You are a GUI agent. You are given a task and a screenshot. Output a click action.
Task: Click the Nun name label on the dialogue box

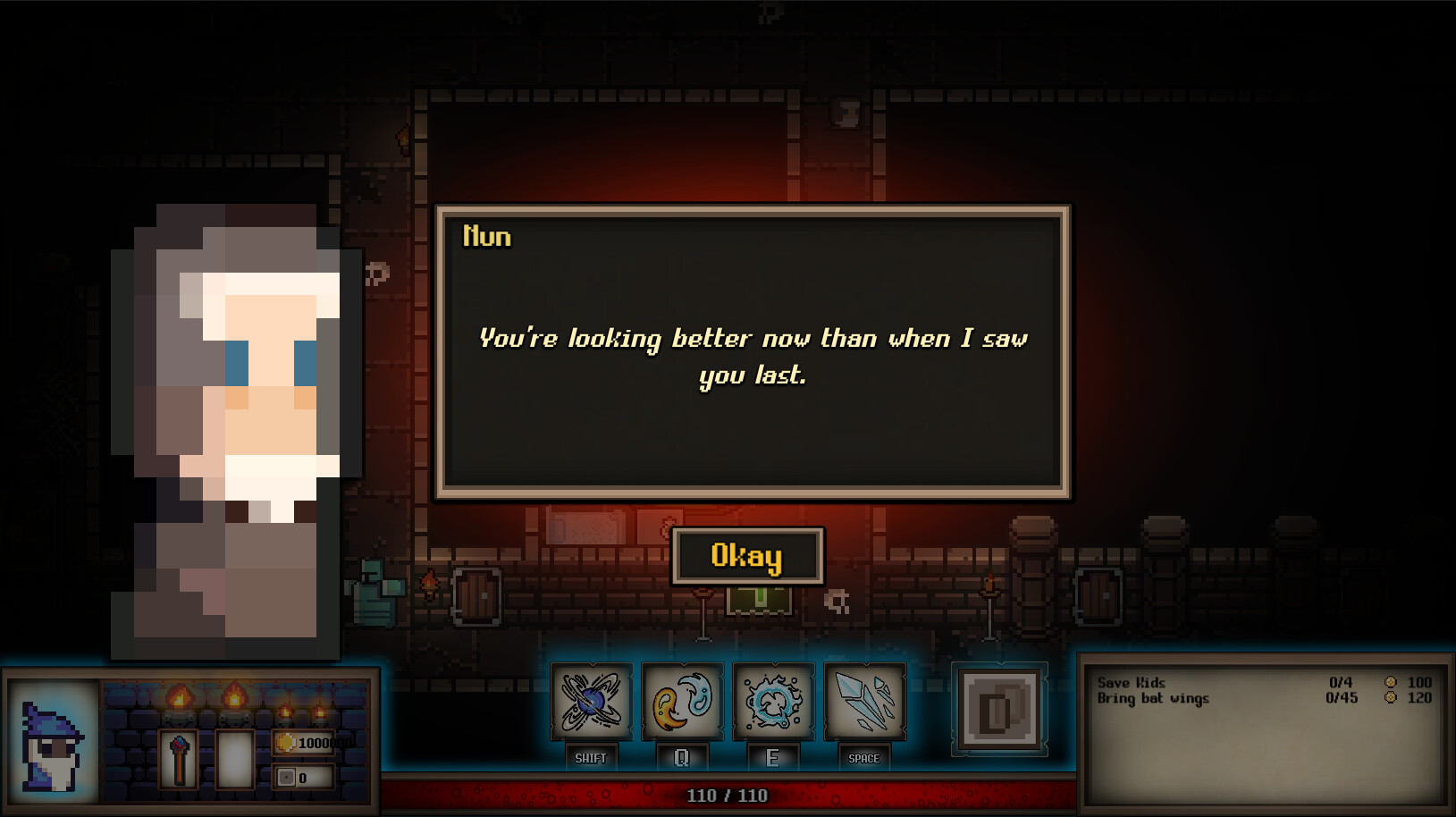tap(487, 236)
